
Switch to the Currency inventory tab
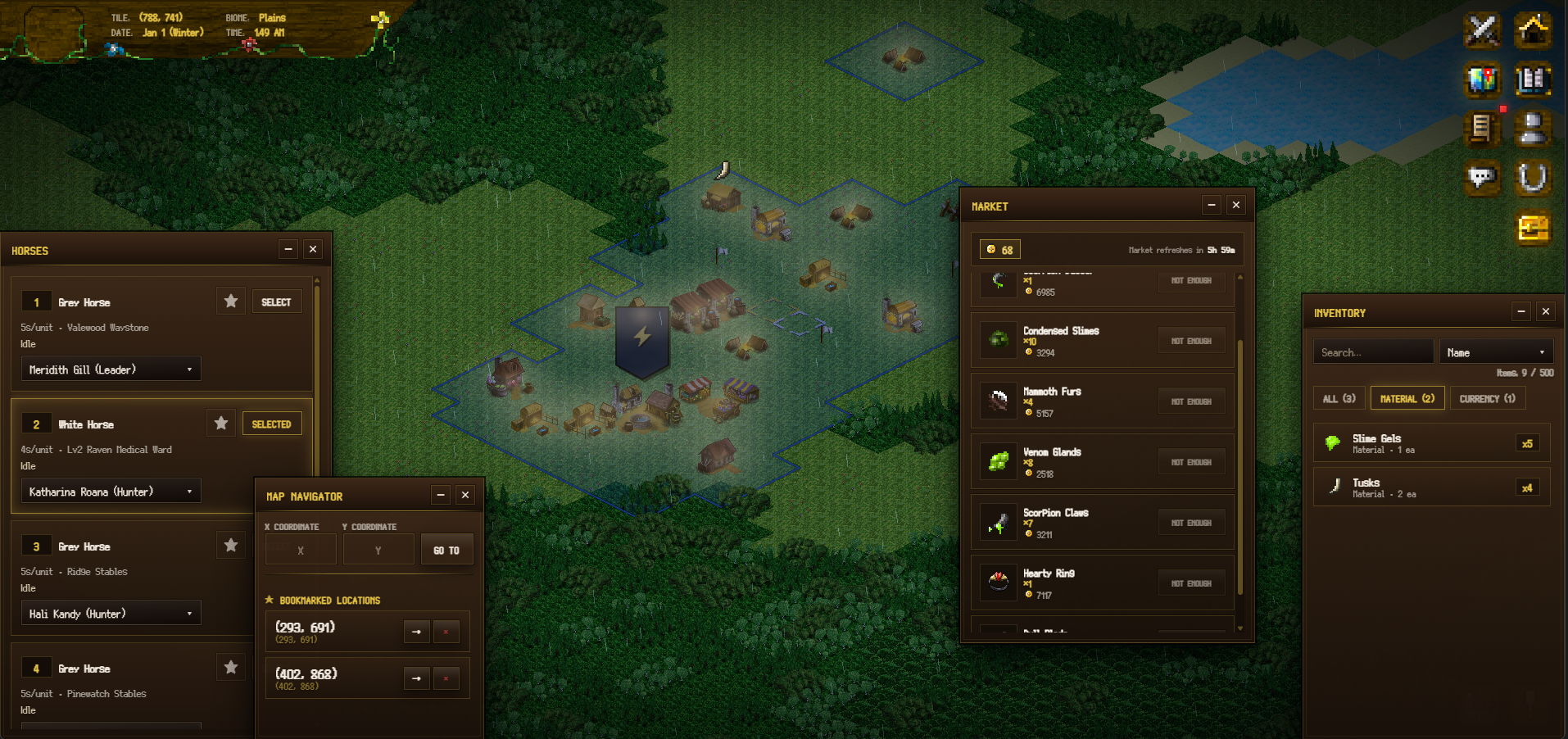[x=1487, y=399]
